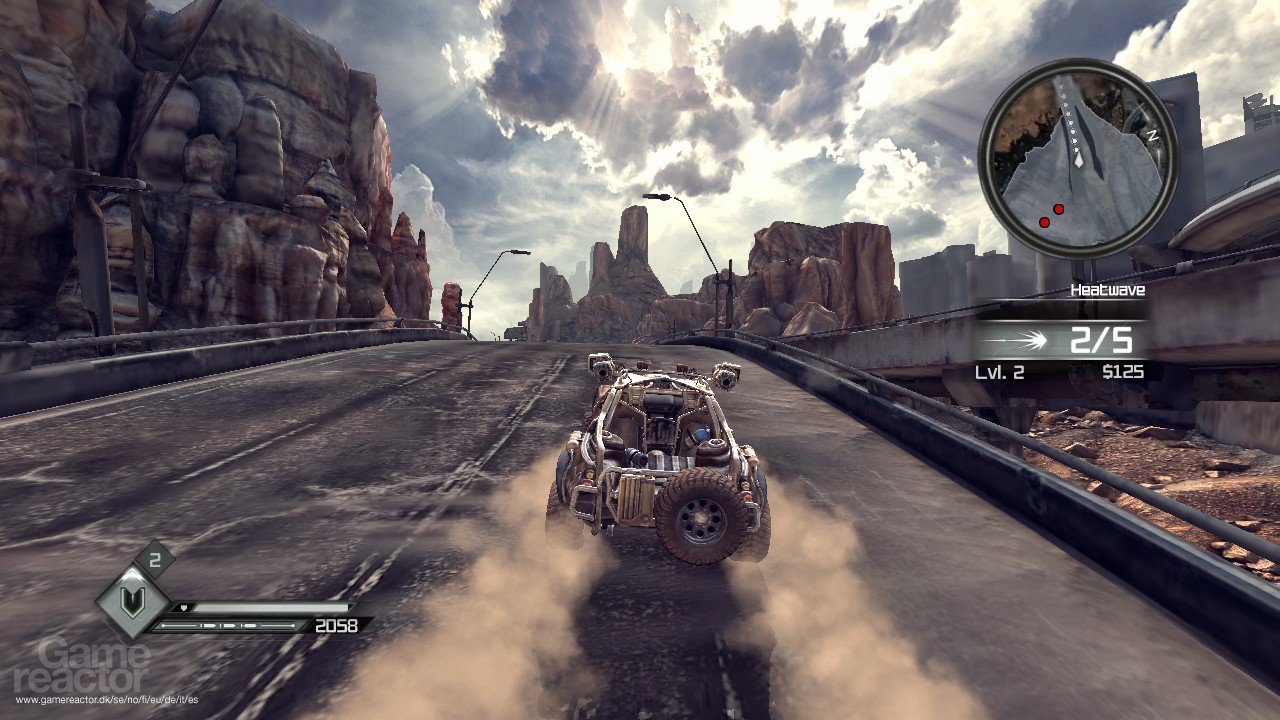The height and width of the screenshot is (720, 1280).
Task: Click the leftmost red enemy dot on minimap
Action: click(1045, 221)
